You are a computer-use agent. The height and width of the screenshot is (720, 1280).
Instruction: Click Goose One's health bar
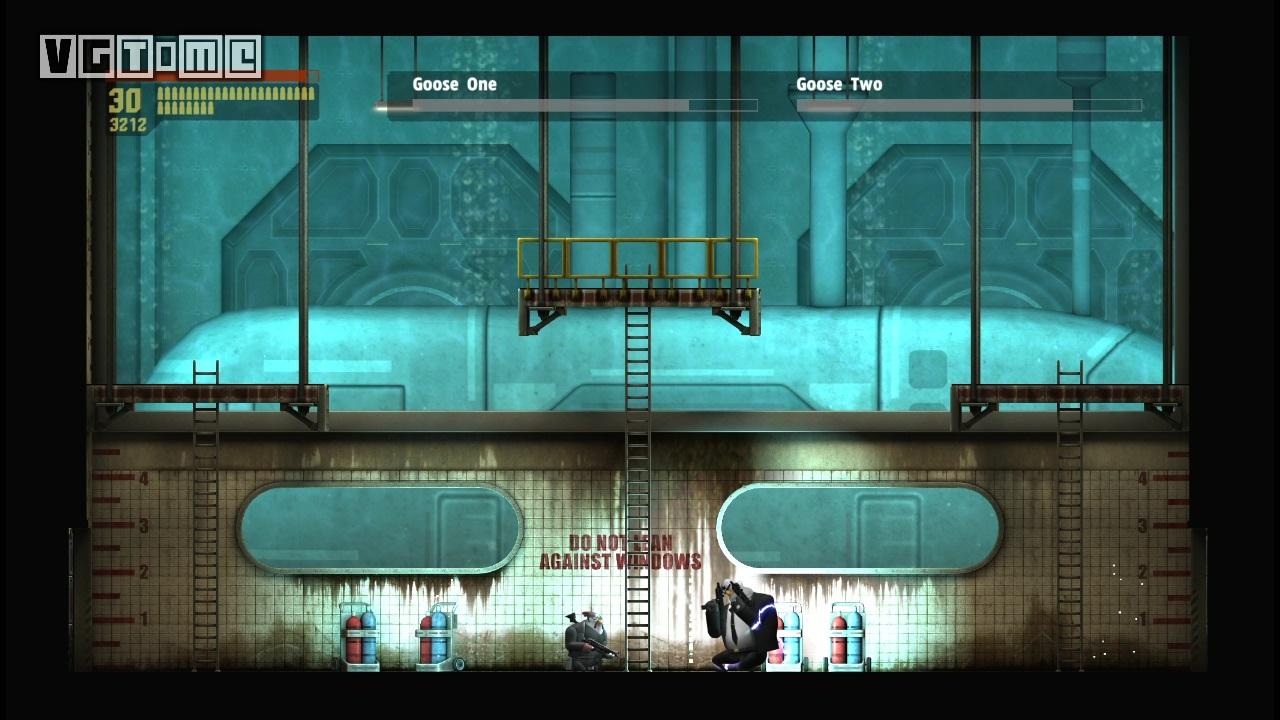(560, 105)
